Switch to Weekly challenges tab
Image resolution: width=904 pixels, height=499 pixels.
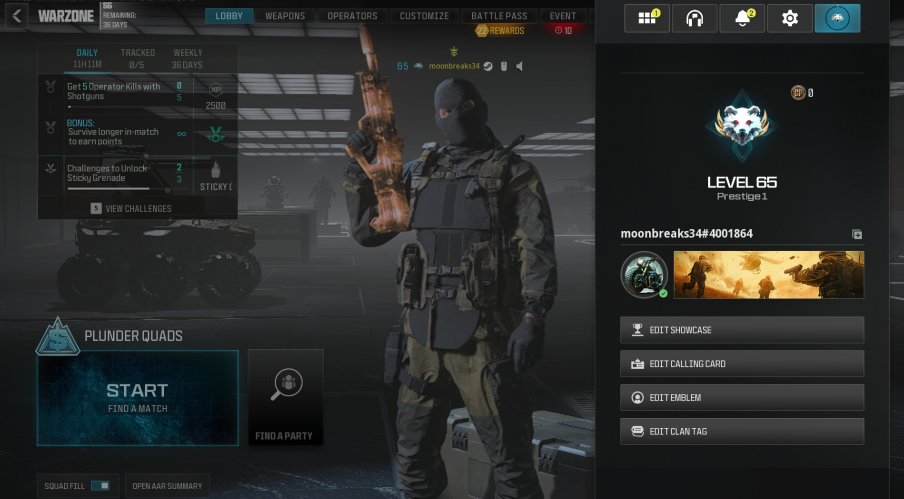coord(187,58)
